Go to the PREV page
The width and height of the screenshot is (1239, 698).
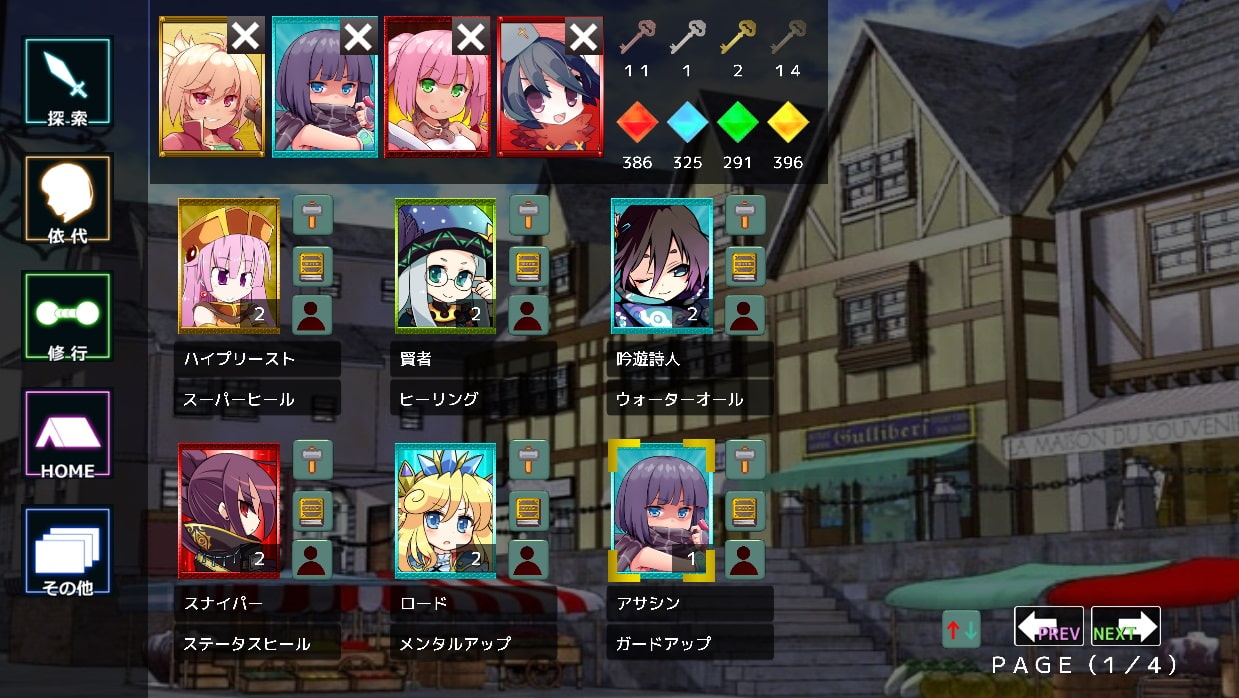coord(1049,627)
